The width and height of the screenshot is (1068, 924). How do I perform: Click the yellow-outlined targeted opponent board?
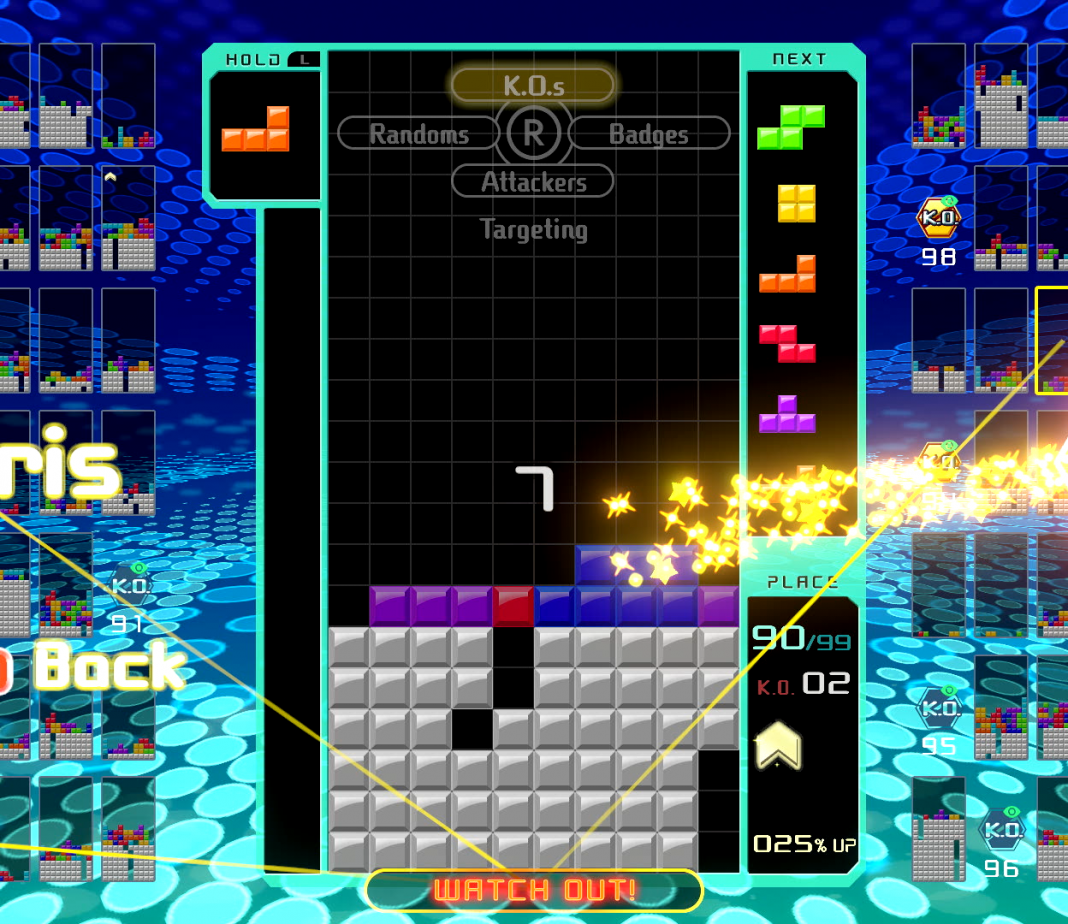point(1052,340)
